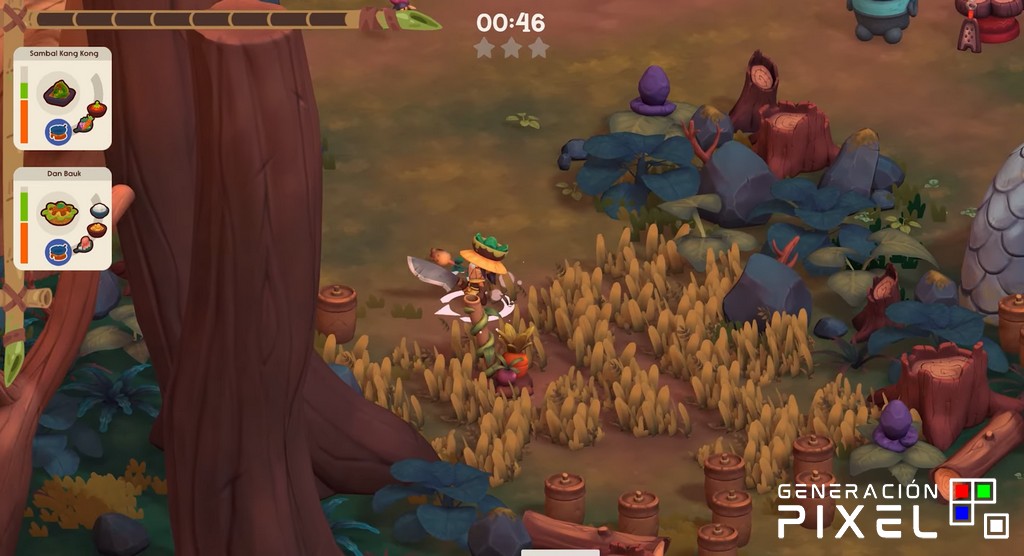Select the Dan Bauk order card
This screenshot has height=556, width=1024.
point(62,218)
